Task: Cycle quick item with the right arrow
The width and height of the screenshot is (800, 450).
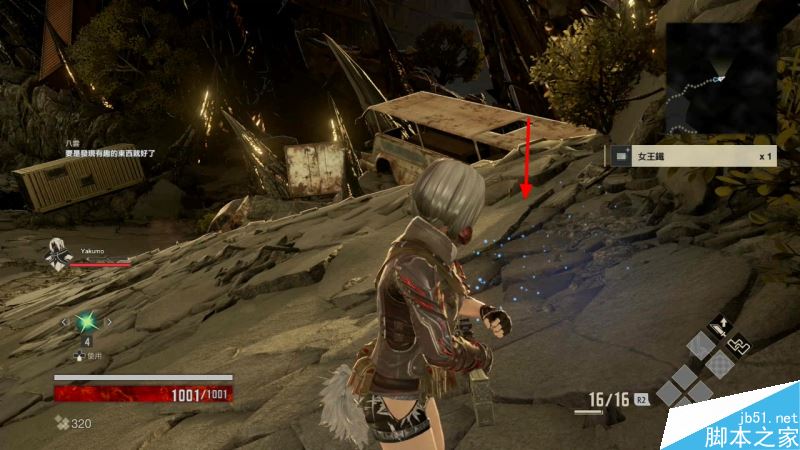Action: 108,322
